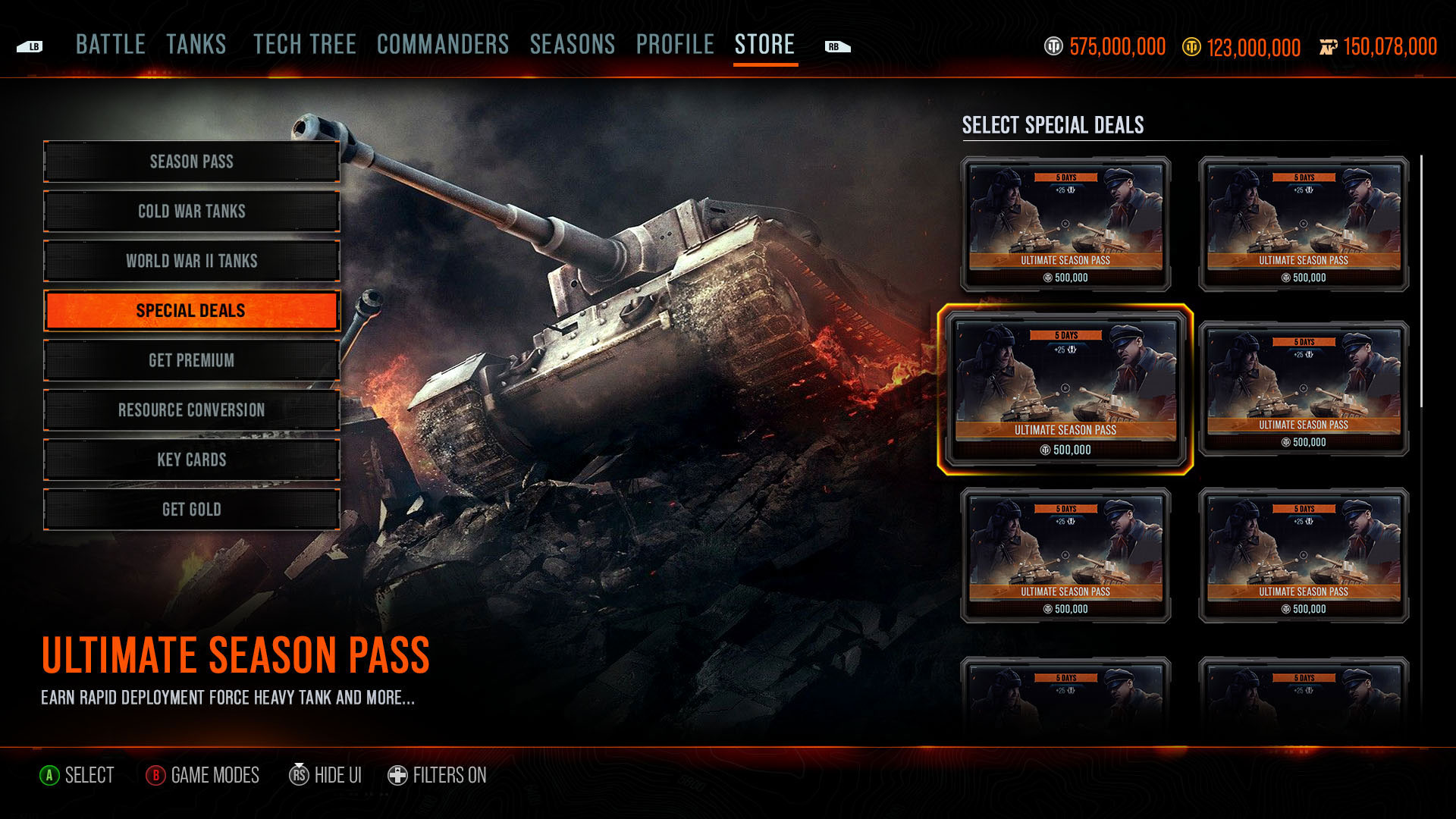Screen dimensions: 1456x819
Task: Open the Get Premium category
Action: point(192,360)
